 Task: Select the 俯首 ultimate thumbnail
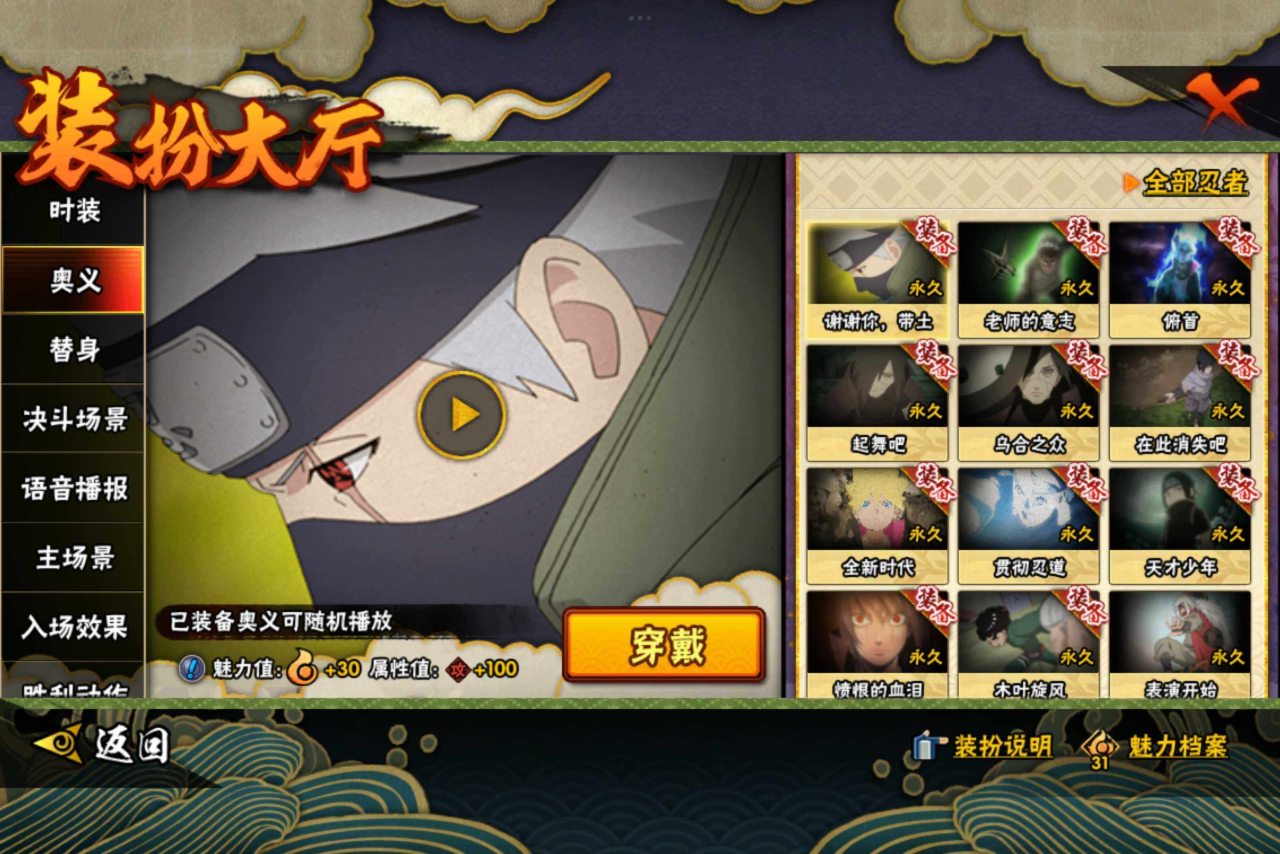click(1180, 278)
